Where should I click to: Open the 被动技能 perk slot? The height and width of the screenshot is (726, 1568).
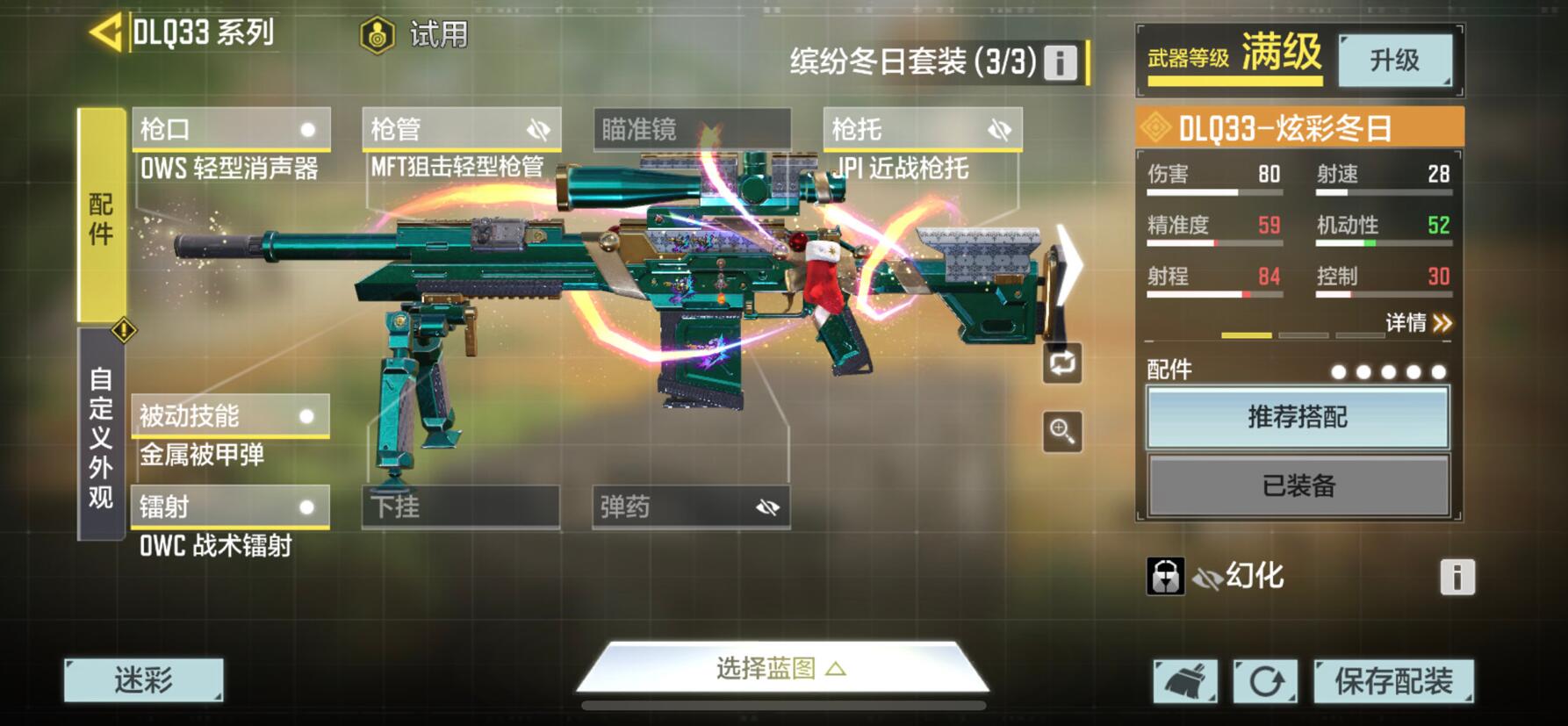click(x=230, y=416)
